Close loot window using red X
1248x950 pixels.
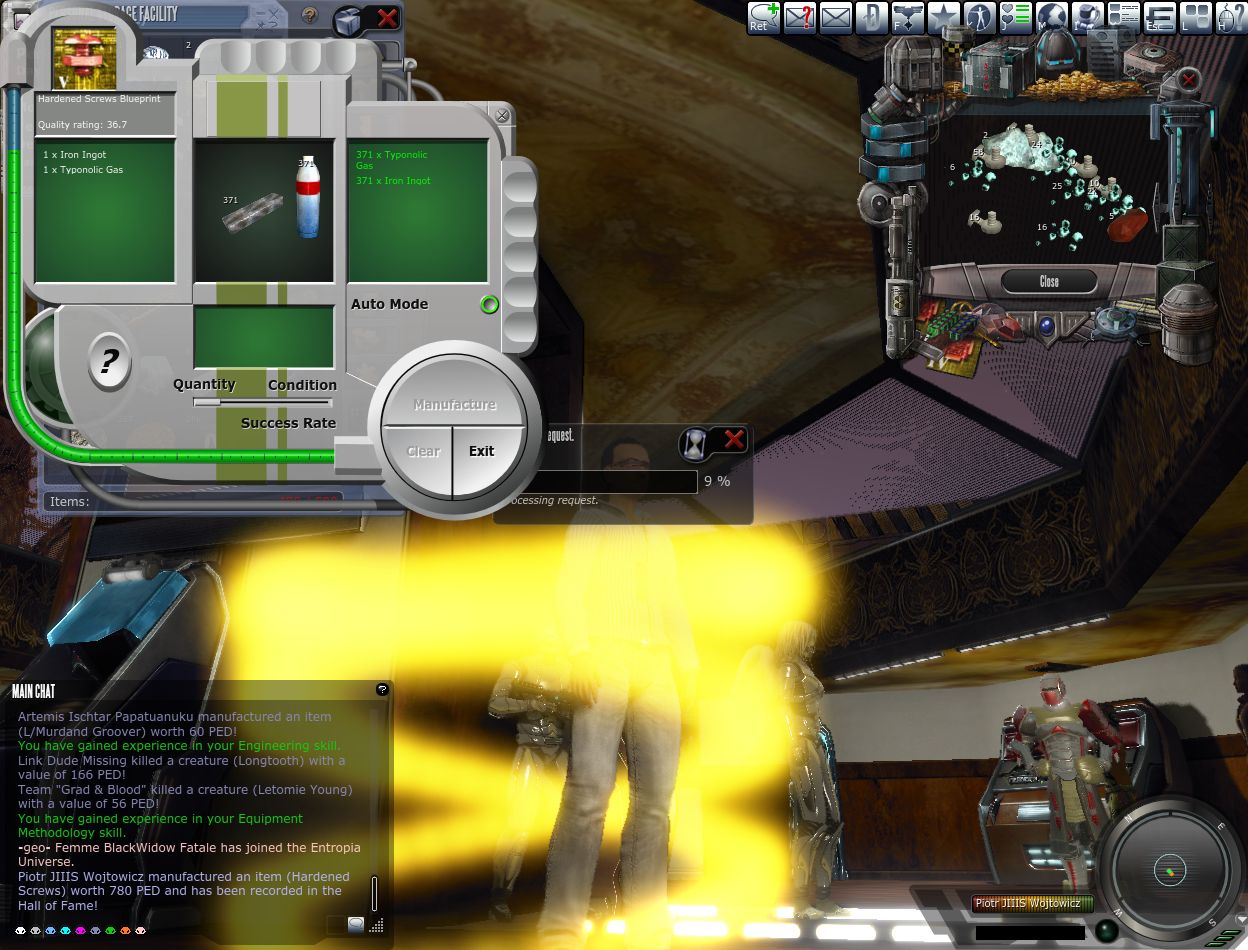[1188, 79]
